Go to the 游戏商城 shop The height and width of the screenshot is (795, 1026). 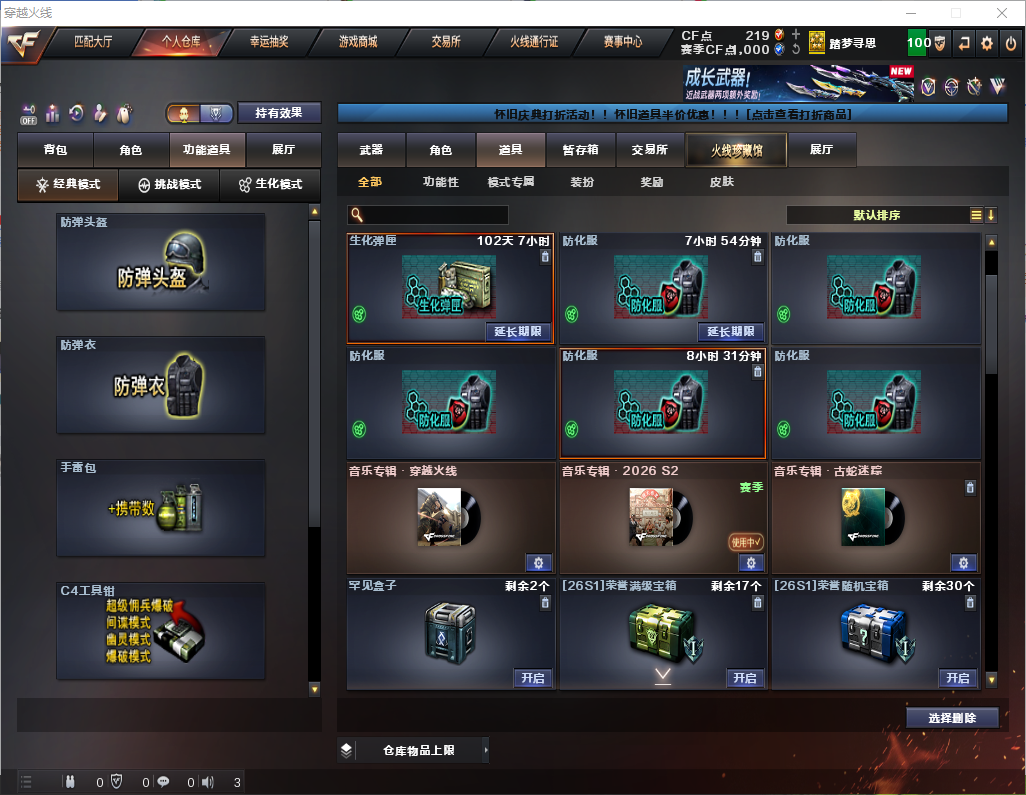[x=358, y=43]
